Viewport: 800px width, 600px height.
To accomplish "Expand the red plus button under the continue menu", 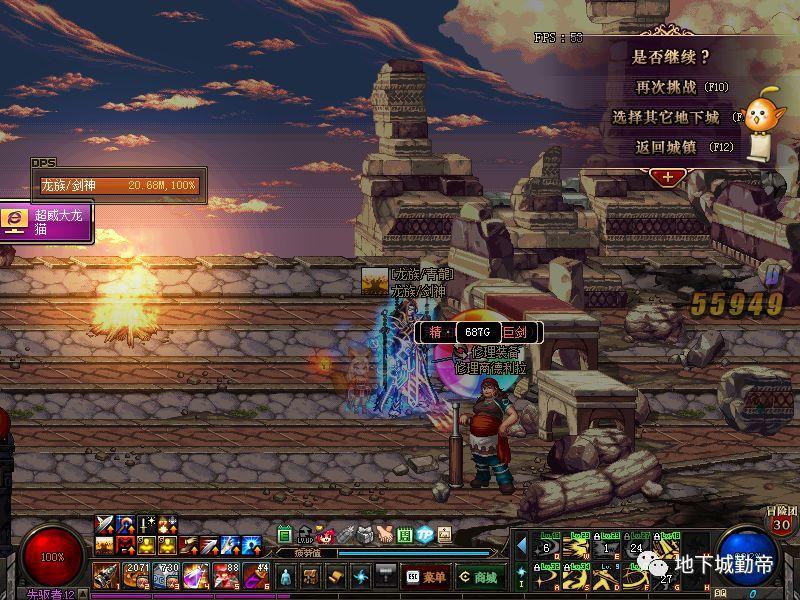I will 666,176.
